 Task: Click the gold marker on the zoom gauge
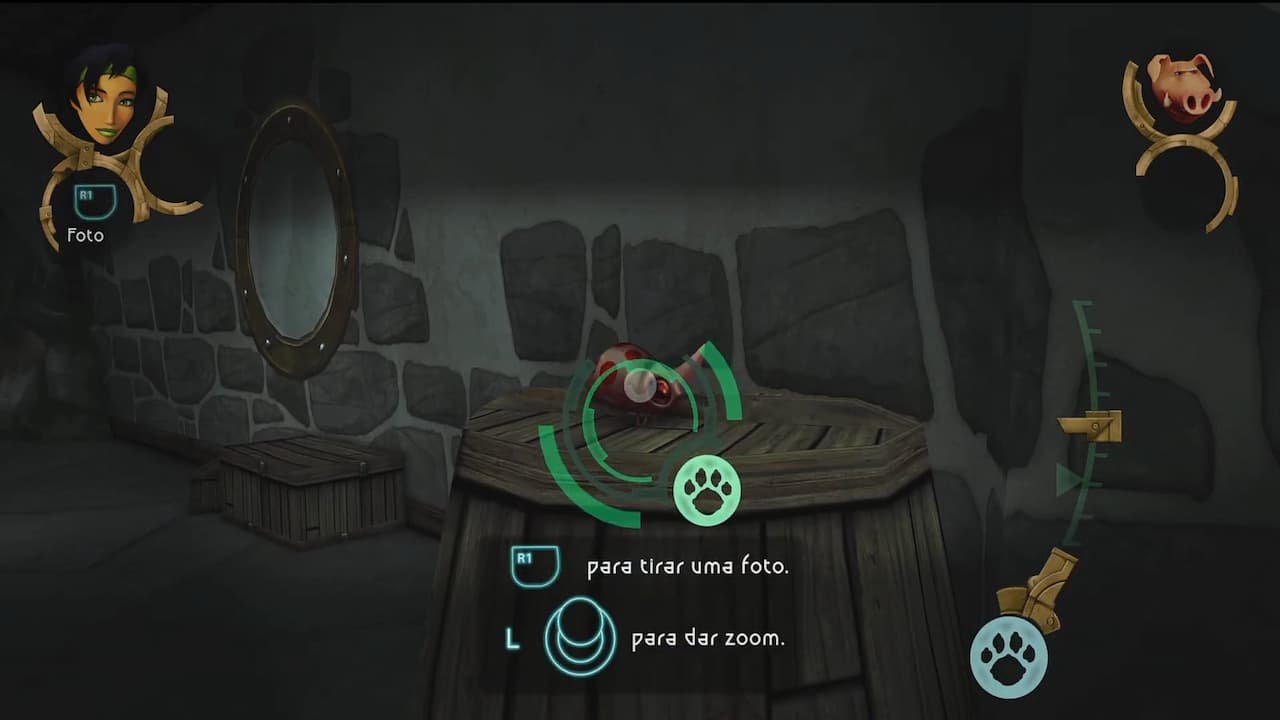click(x=1093, y=427)
